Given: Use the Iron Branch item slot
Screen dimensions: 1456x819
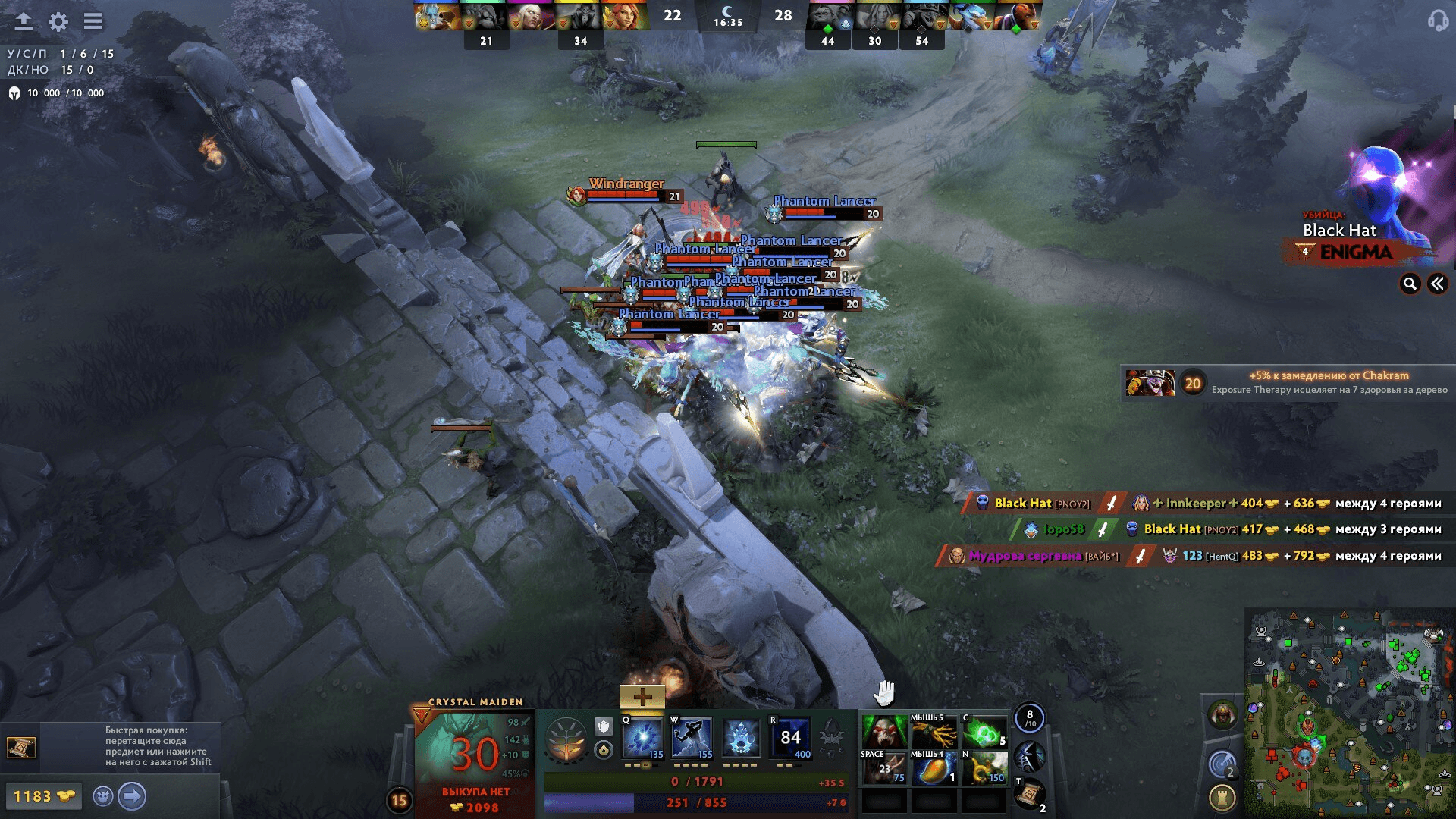Looking at the screenshot, I should point(934,733).
